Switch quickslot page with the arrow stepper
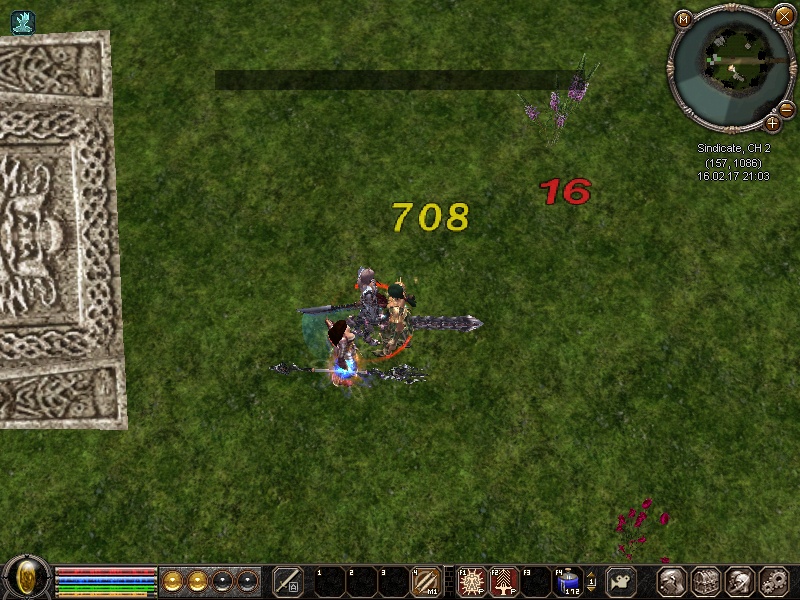This screenshot has height=600, width=800. (591, 580)
